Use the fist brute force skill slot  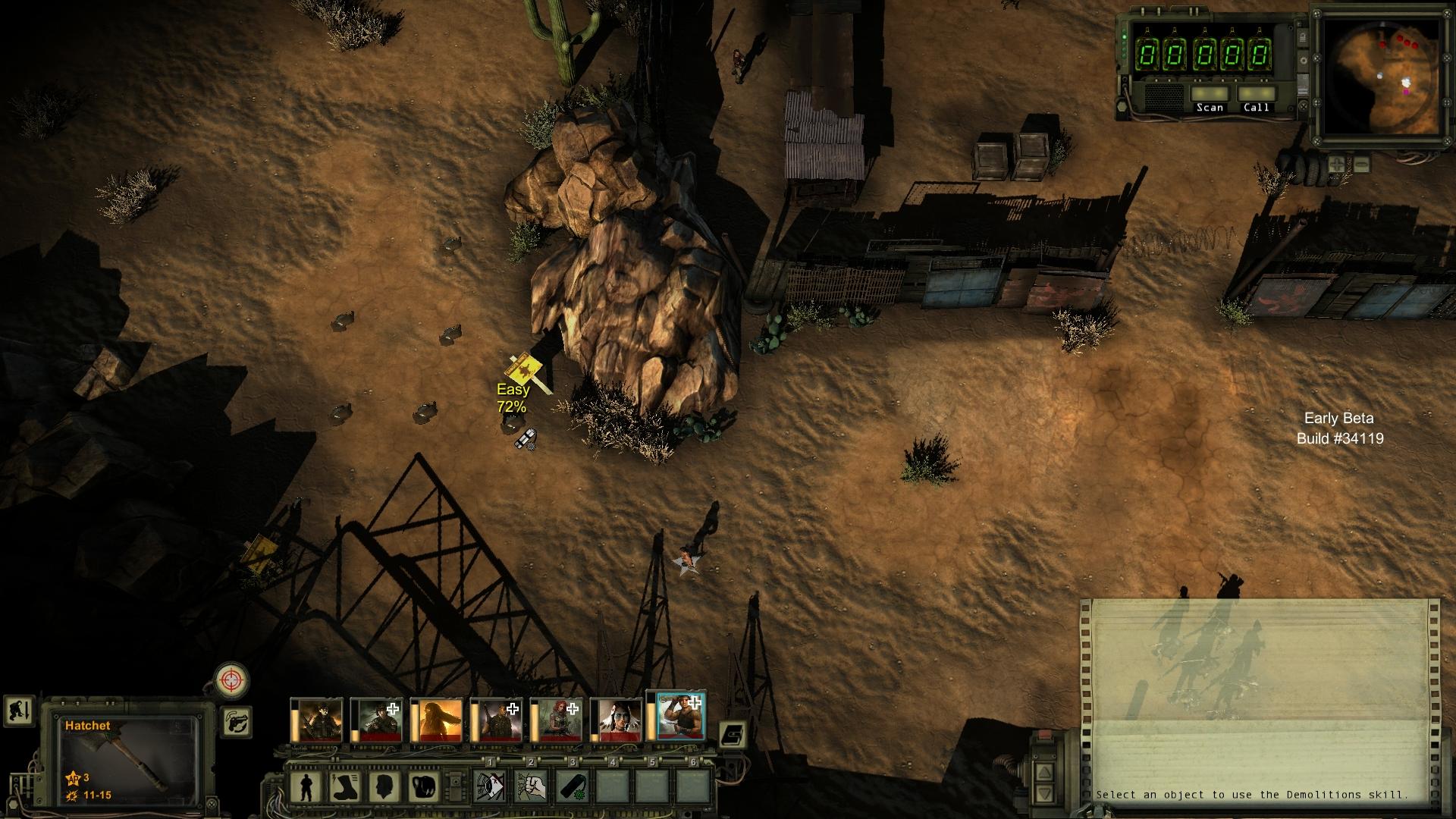click(x=531, y=788)
